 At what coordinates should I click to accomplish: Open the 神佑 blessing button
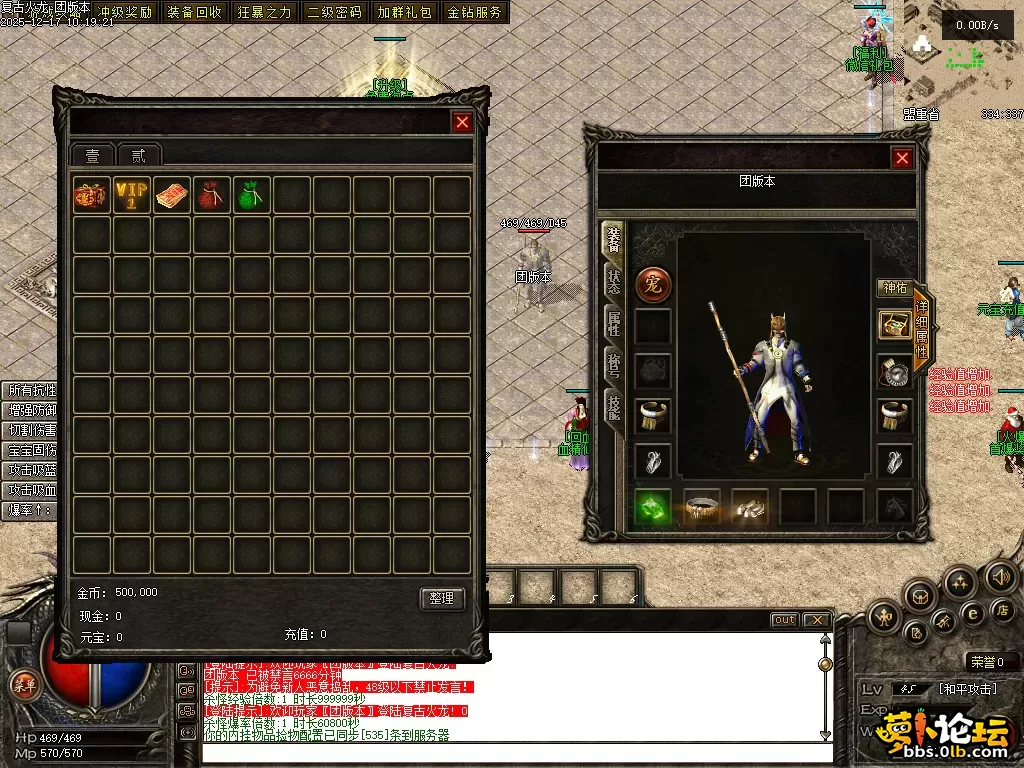coord(894,288)
